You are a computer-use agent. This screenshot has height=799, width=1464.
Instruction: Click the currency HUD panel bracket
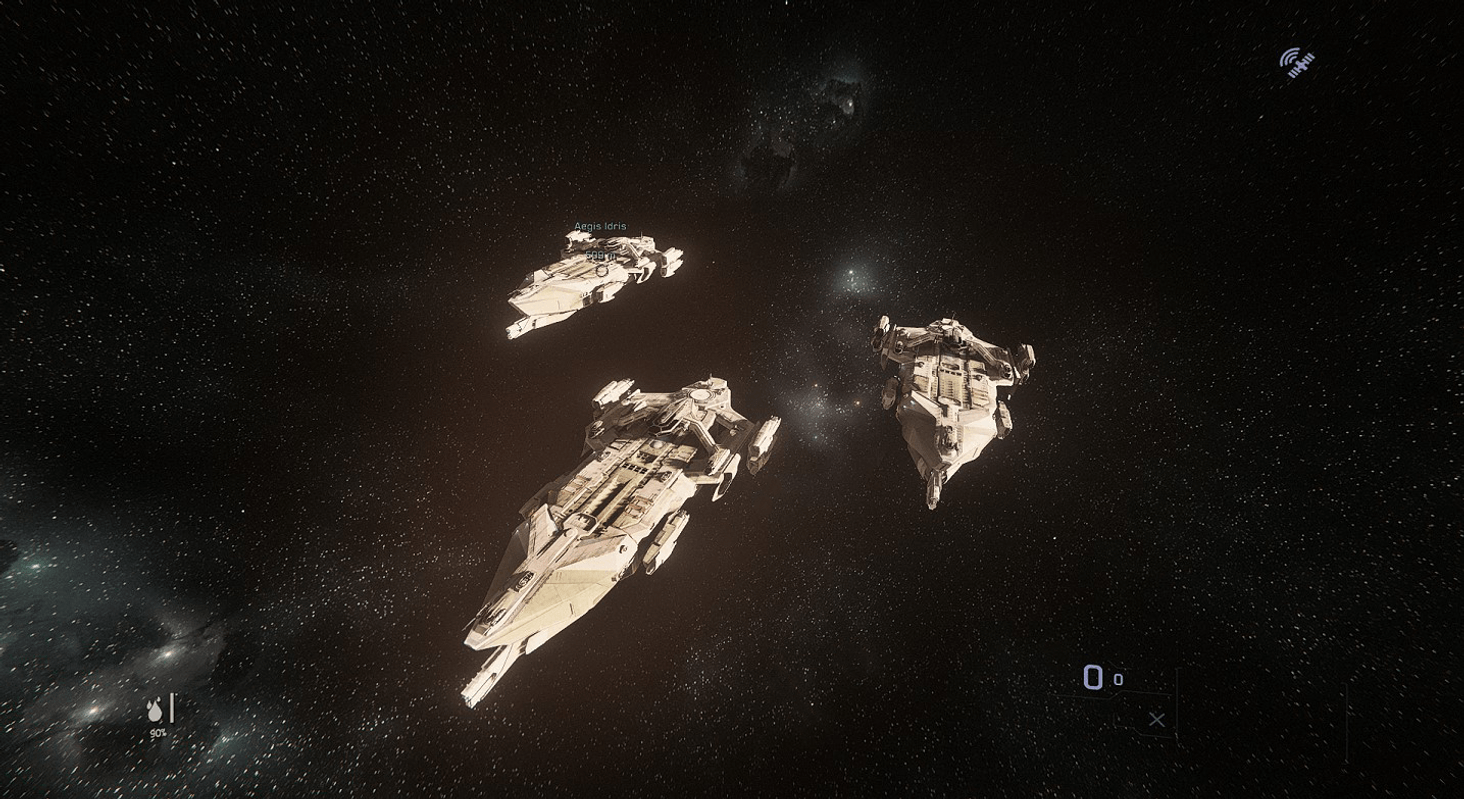1177,698
